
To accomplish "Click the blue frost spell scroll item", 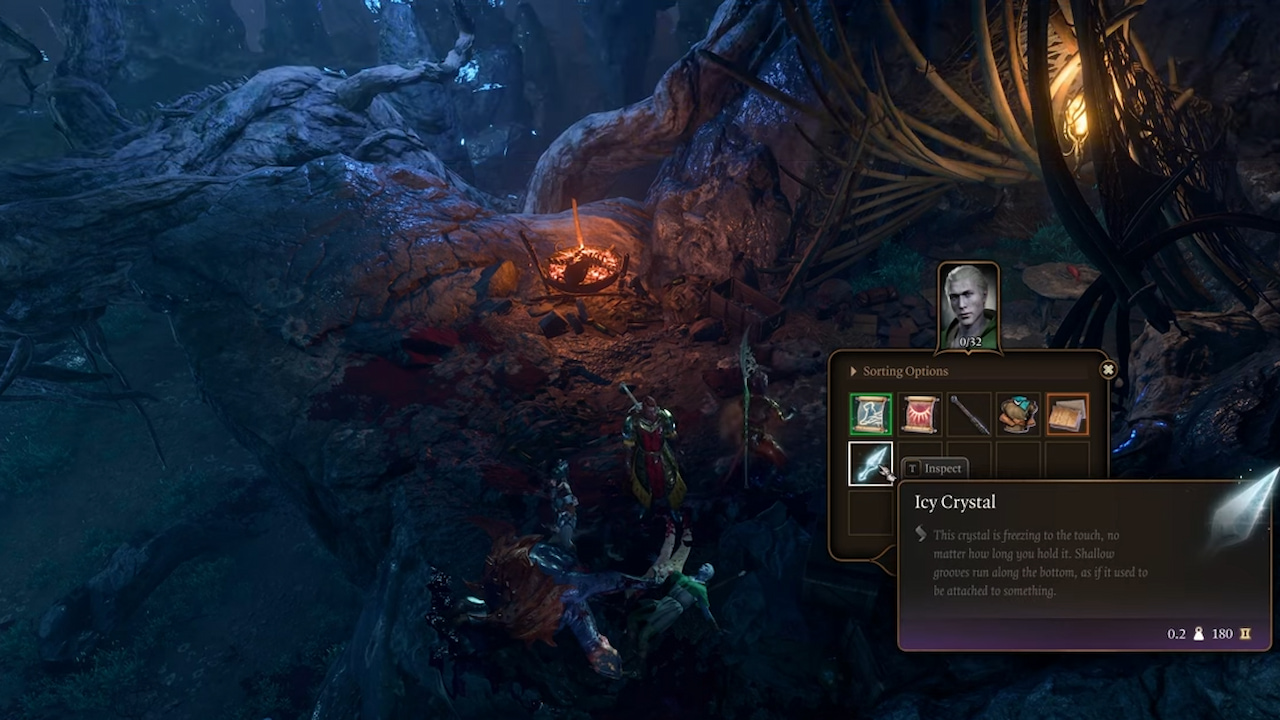I will 870,414.
